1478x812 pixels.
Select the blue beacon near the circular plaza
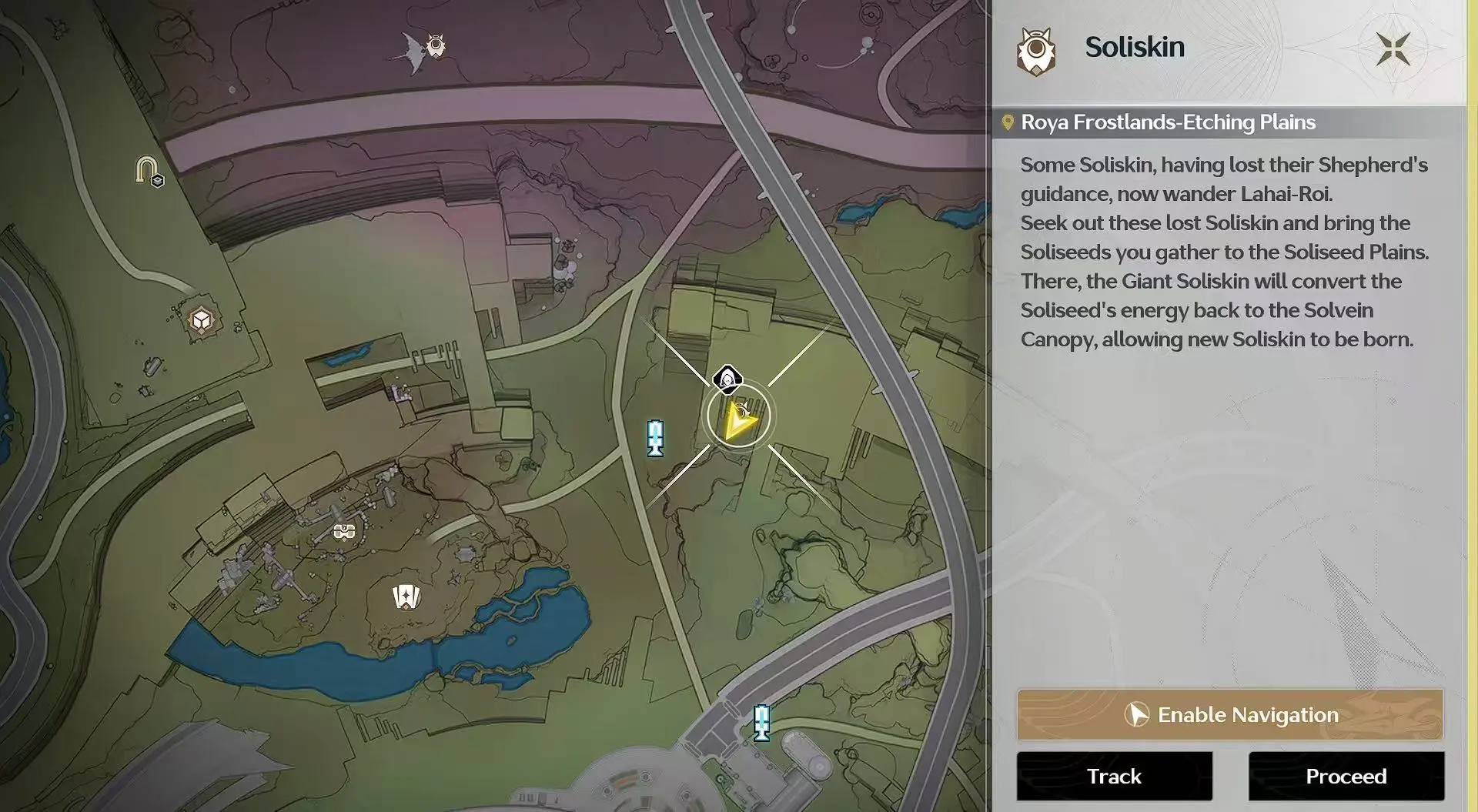761,722
